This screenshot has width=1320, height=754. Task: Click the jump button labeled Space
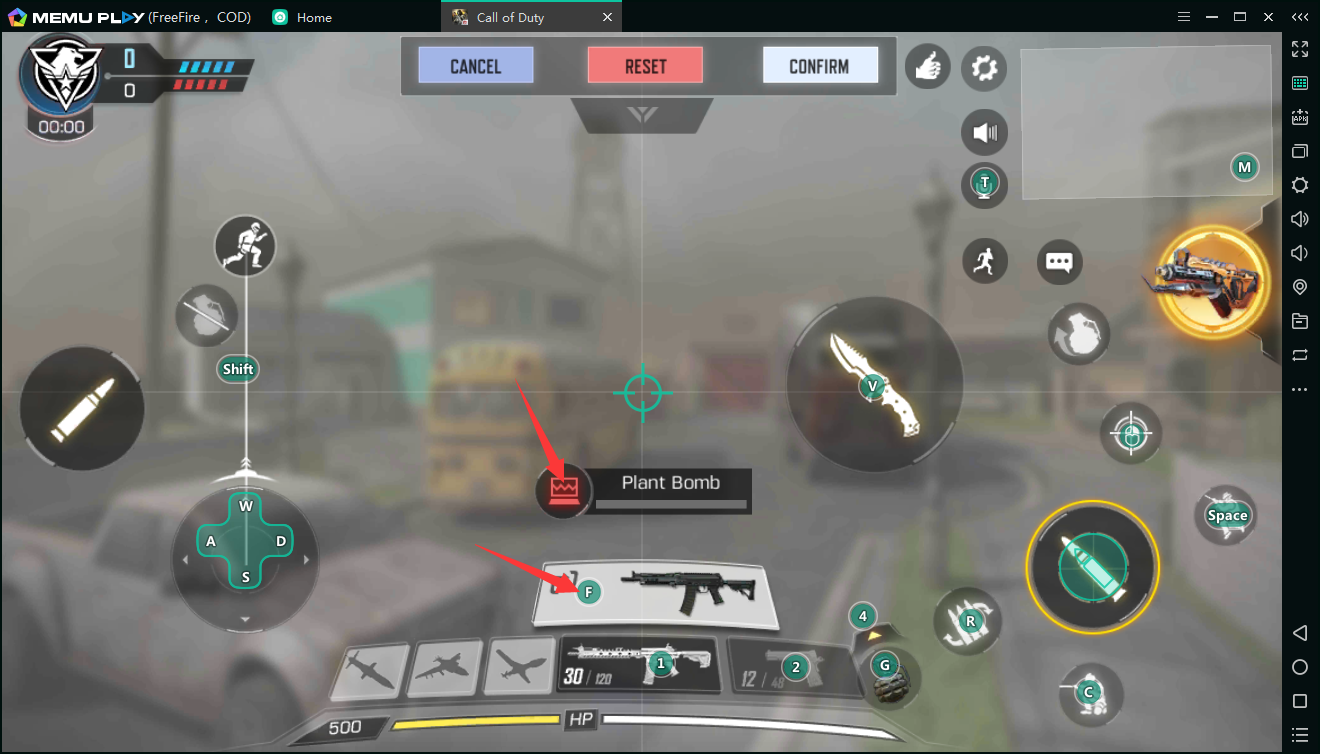coord(1226,515)
